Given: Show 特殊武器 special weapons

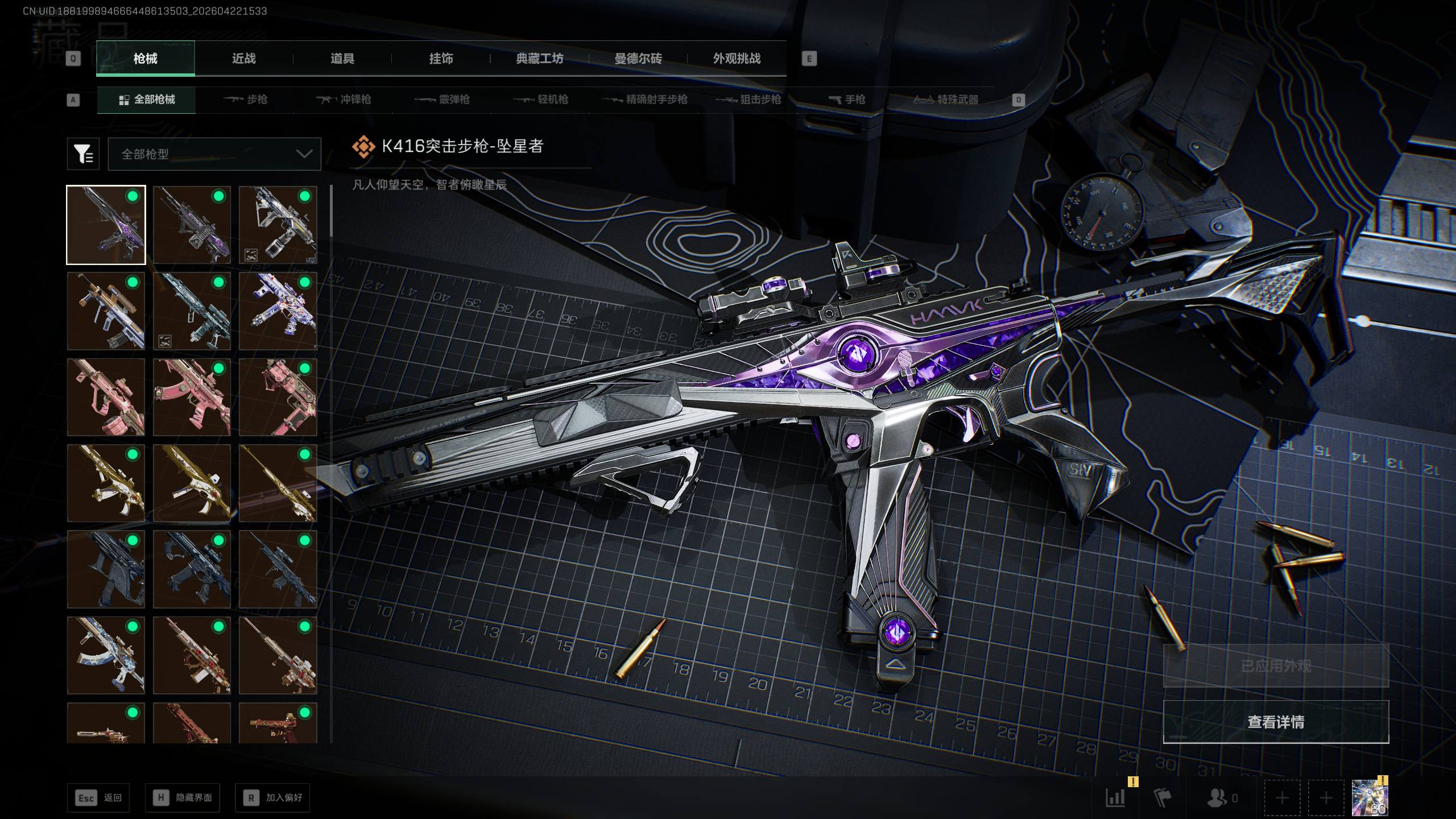Looking at the screenshot, I should pyautogui.click(x=946, y=100).
